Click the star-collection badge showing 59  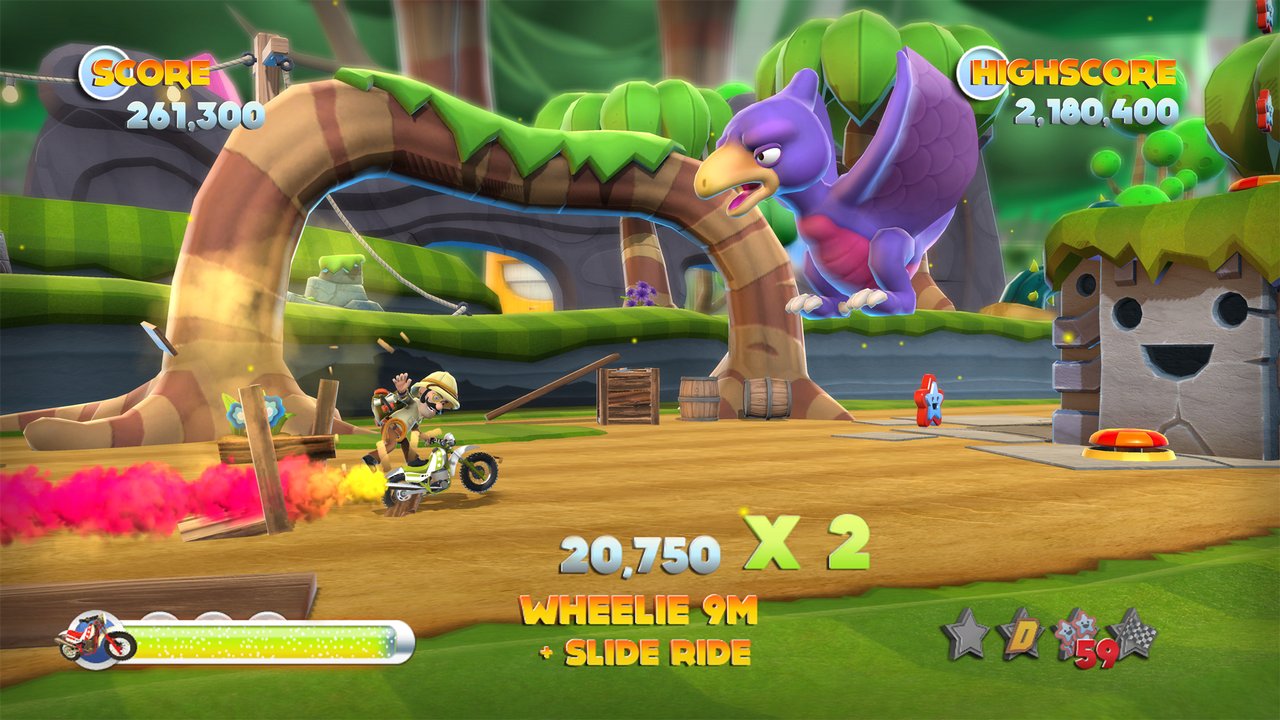click(x=1078, y=635)
